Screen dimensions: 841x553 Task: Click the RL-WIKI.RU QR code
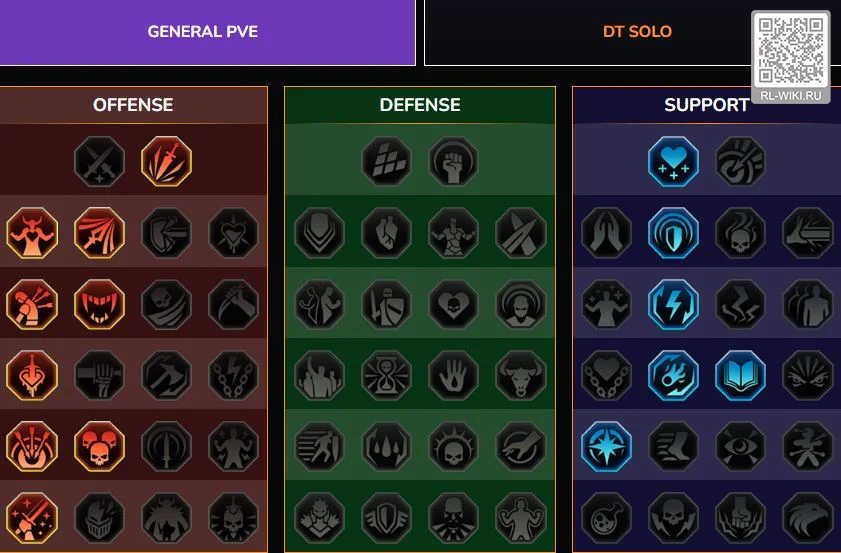(790, 51)
